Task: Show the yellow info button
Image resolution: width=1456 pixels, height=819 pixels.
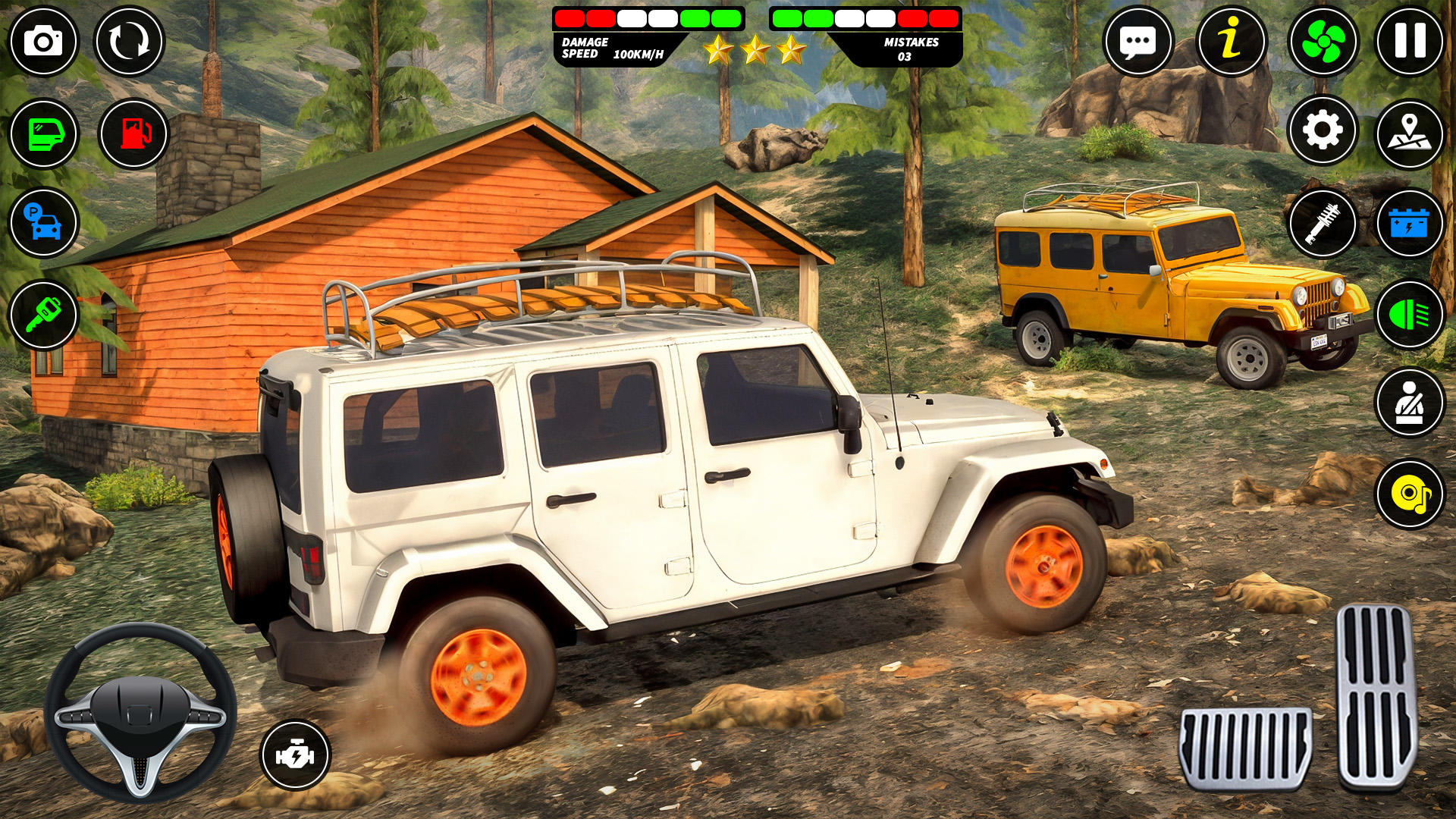Action: 1231,41
